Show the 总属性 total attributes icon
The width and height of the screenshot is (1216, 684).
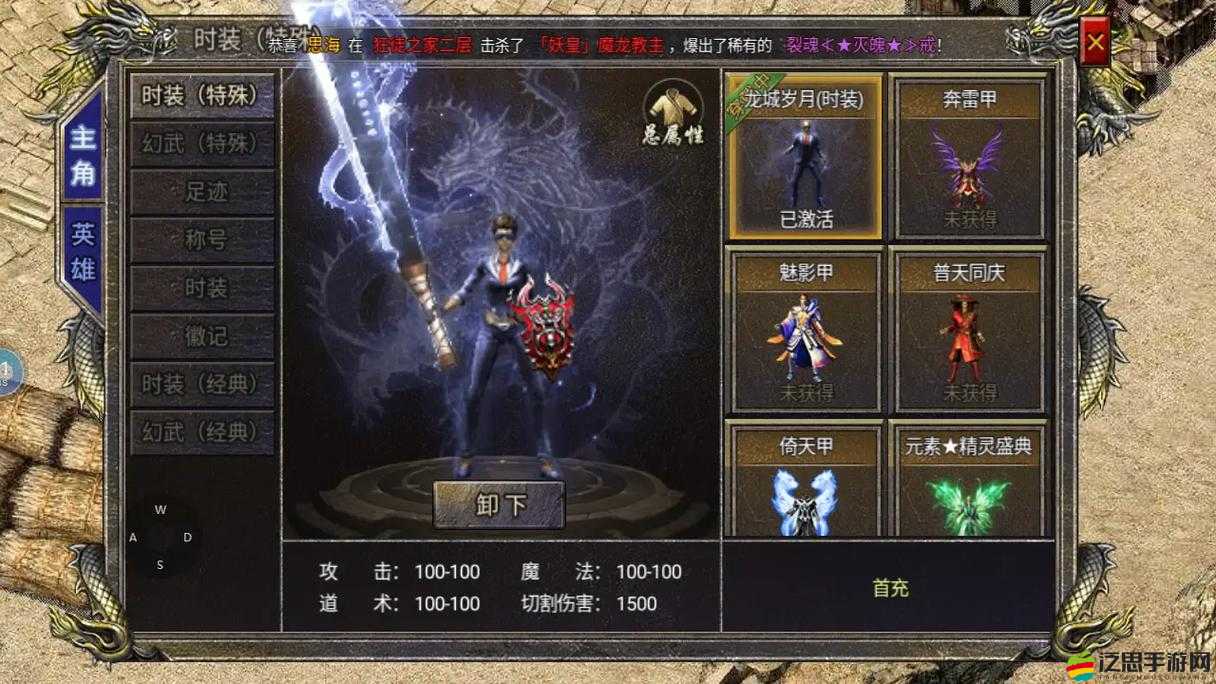(x=673, y=112)
